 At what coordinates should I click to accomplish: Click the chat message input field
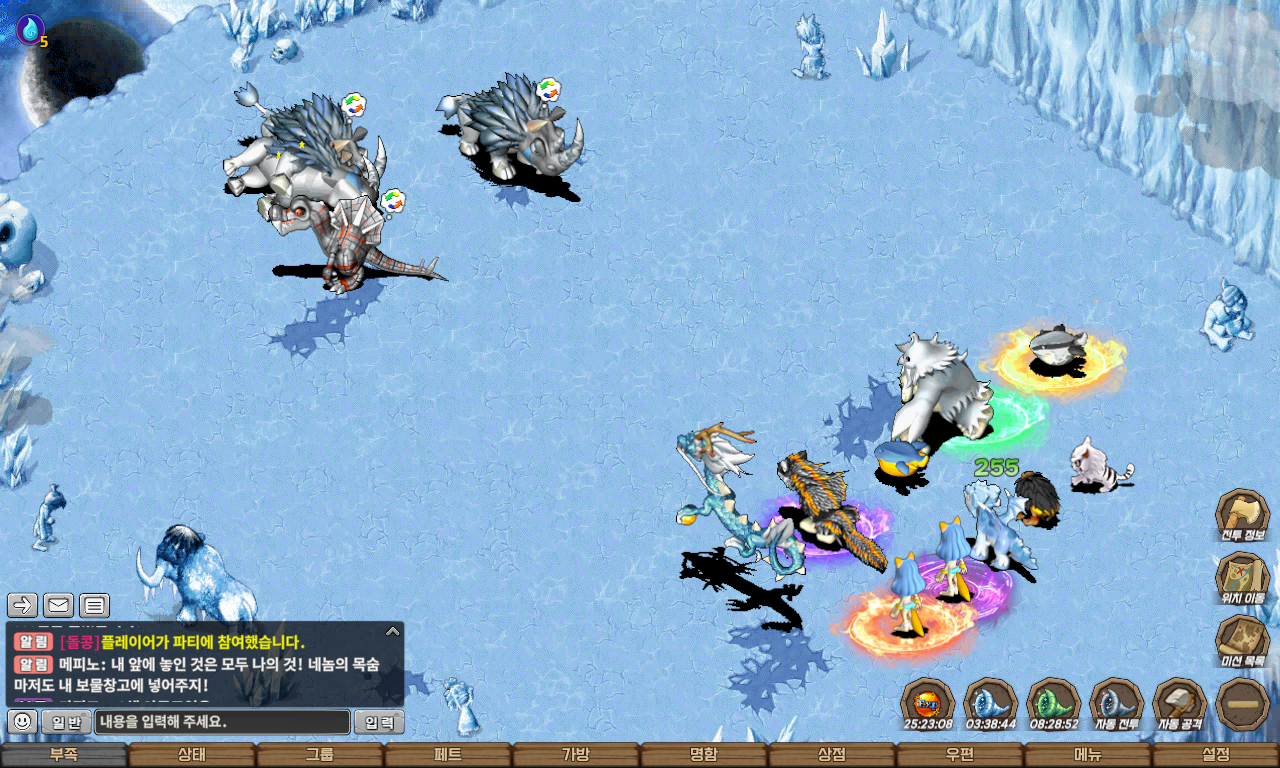[222, 722]
